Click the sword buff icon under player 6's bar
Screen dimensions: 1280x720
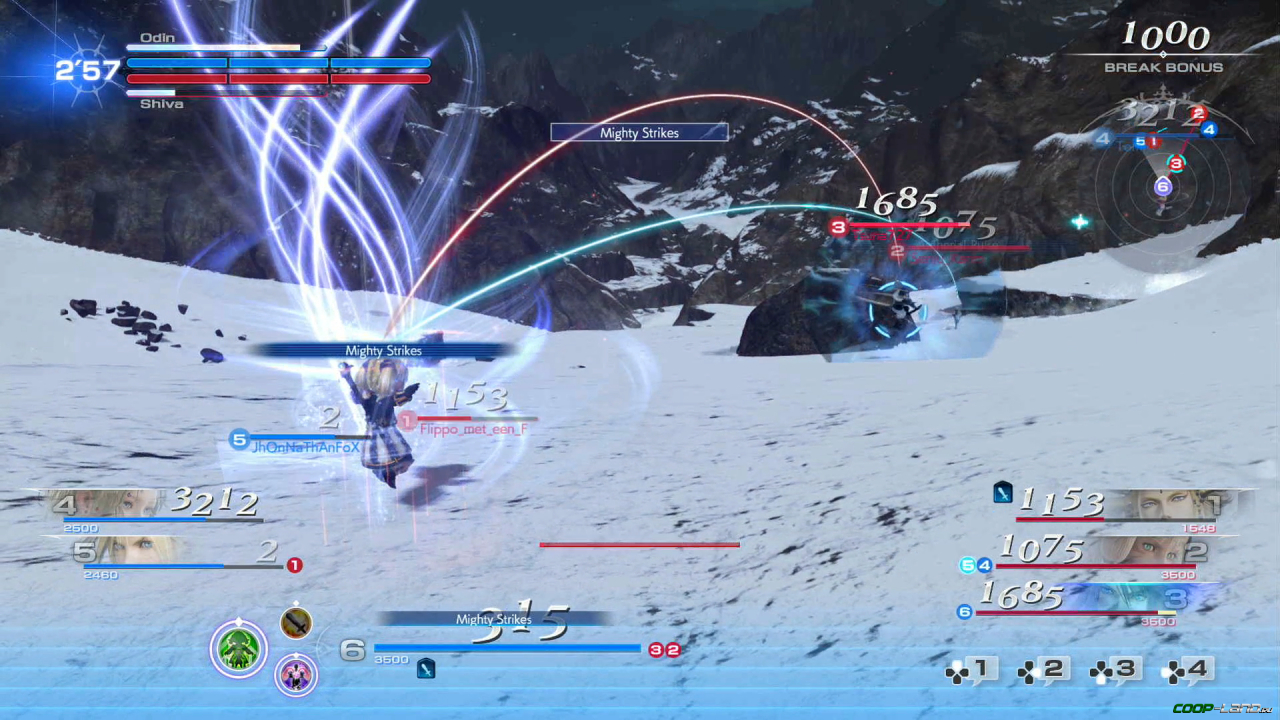click(426, 667)
